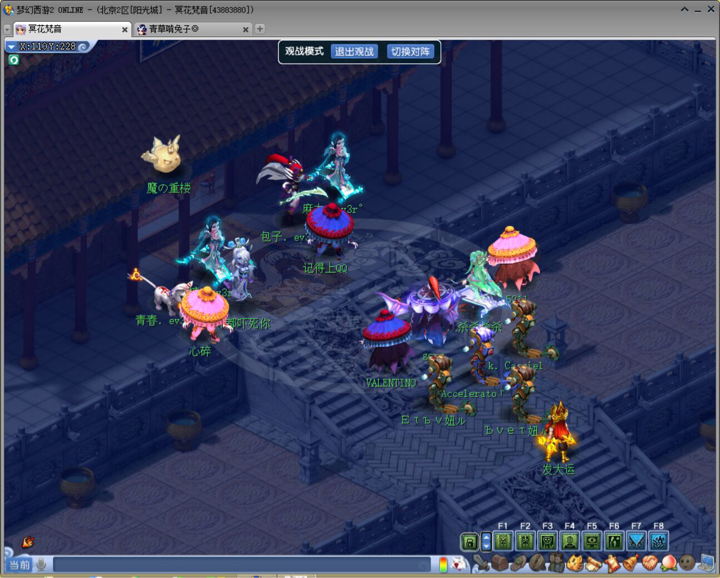Switch to the 冥花梵音 character tab

coord(60,30)
